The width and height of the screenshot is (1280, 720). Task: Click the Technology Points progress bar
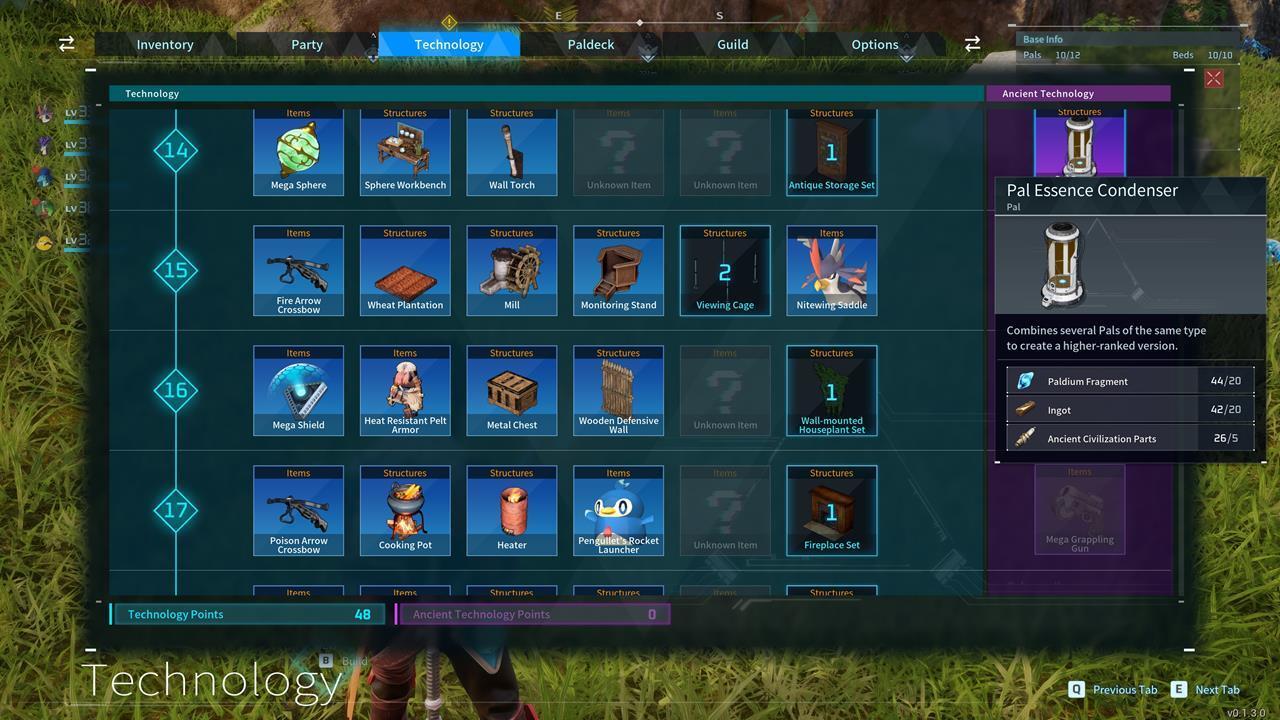(x=247, y=614)
